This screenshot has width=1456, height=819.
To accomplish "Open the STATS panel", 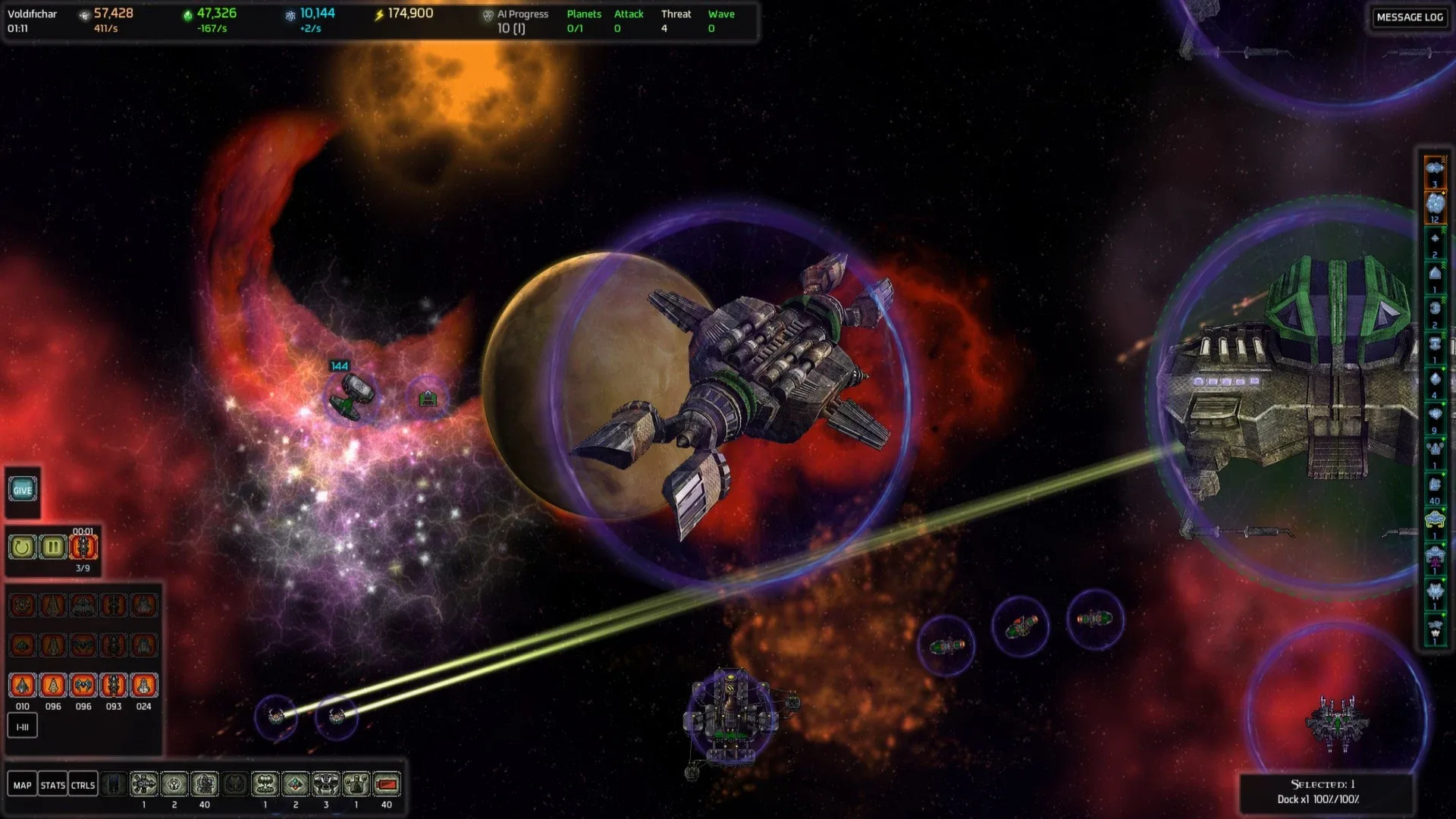I will coord(52,785).
